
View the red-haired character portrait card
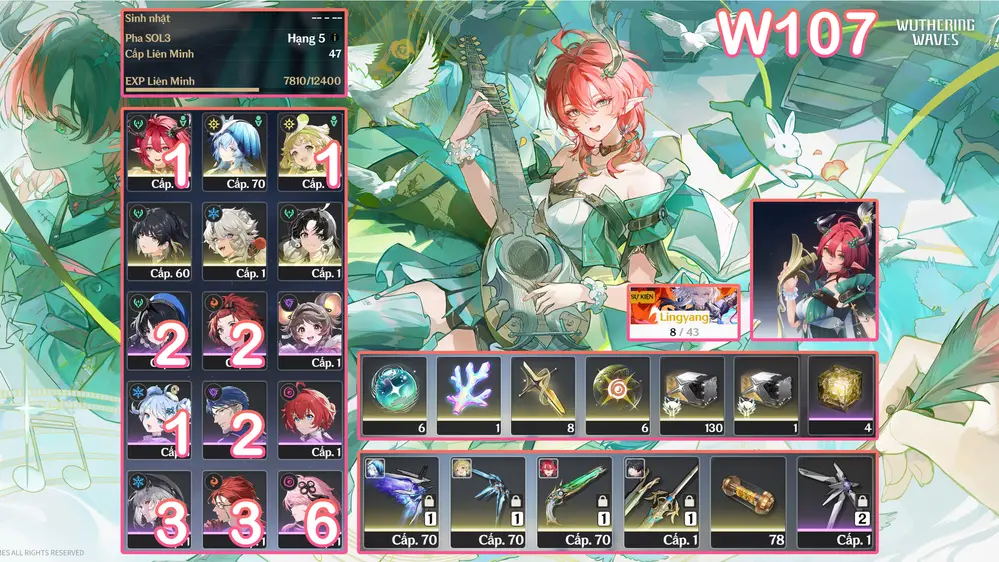pos(814,270)
